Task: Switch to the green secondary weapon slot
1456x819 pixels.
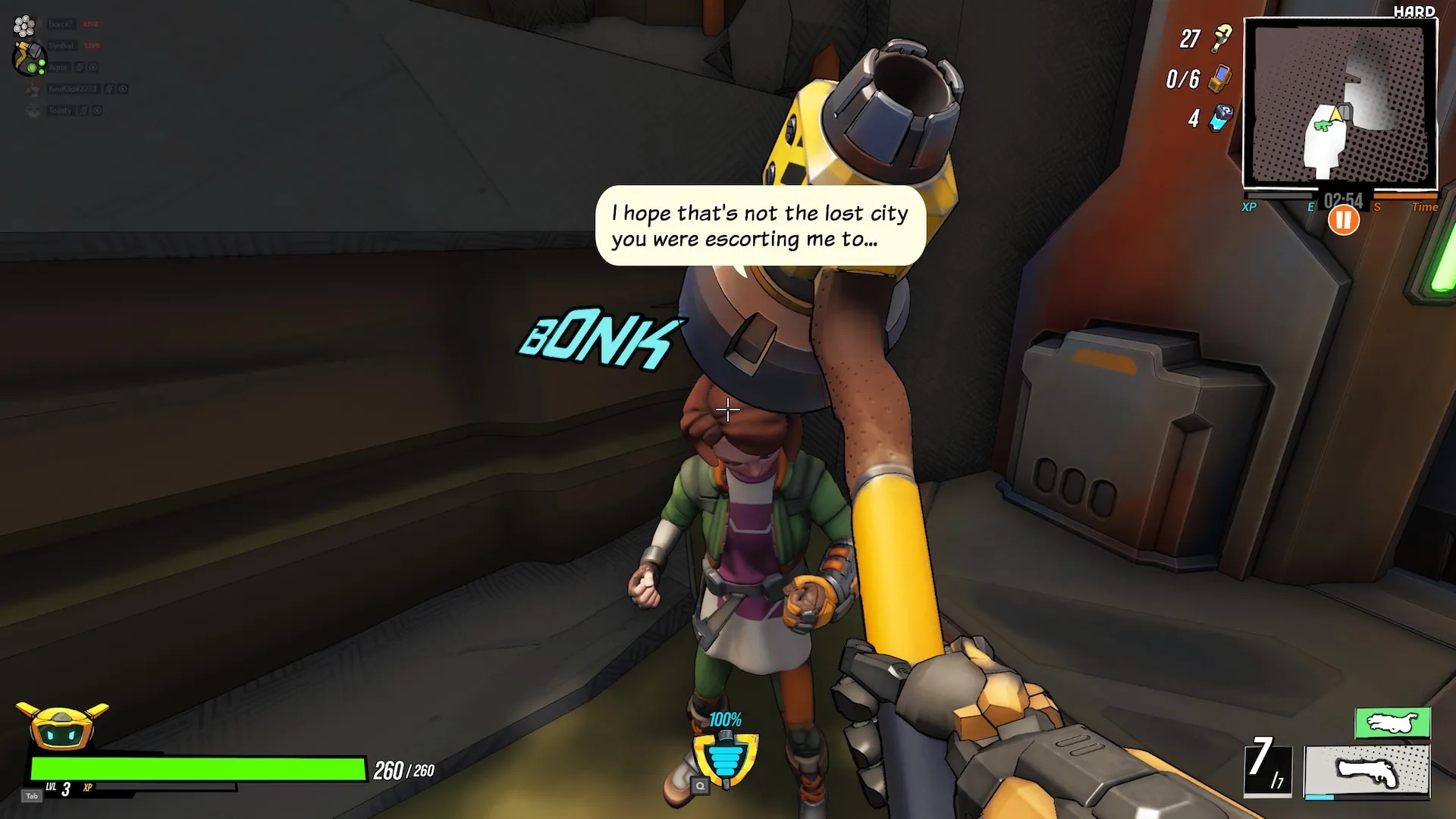Action: [x=1392, y=723]
